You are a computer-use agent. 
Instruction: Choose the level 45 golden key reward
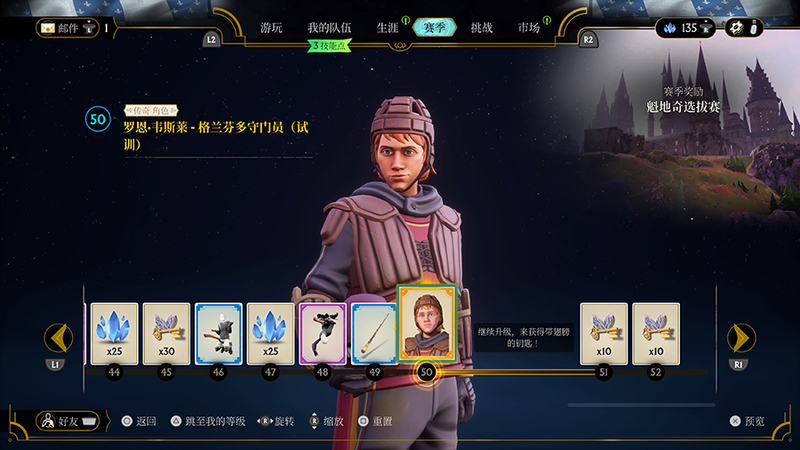[x=166, y=332]
